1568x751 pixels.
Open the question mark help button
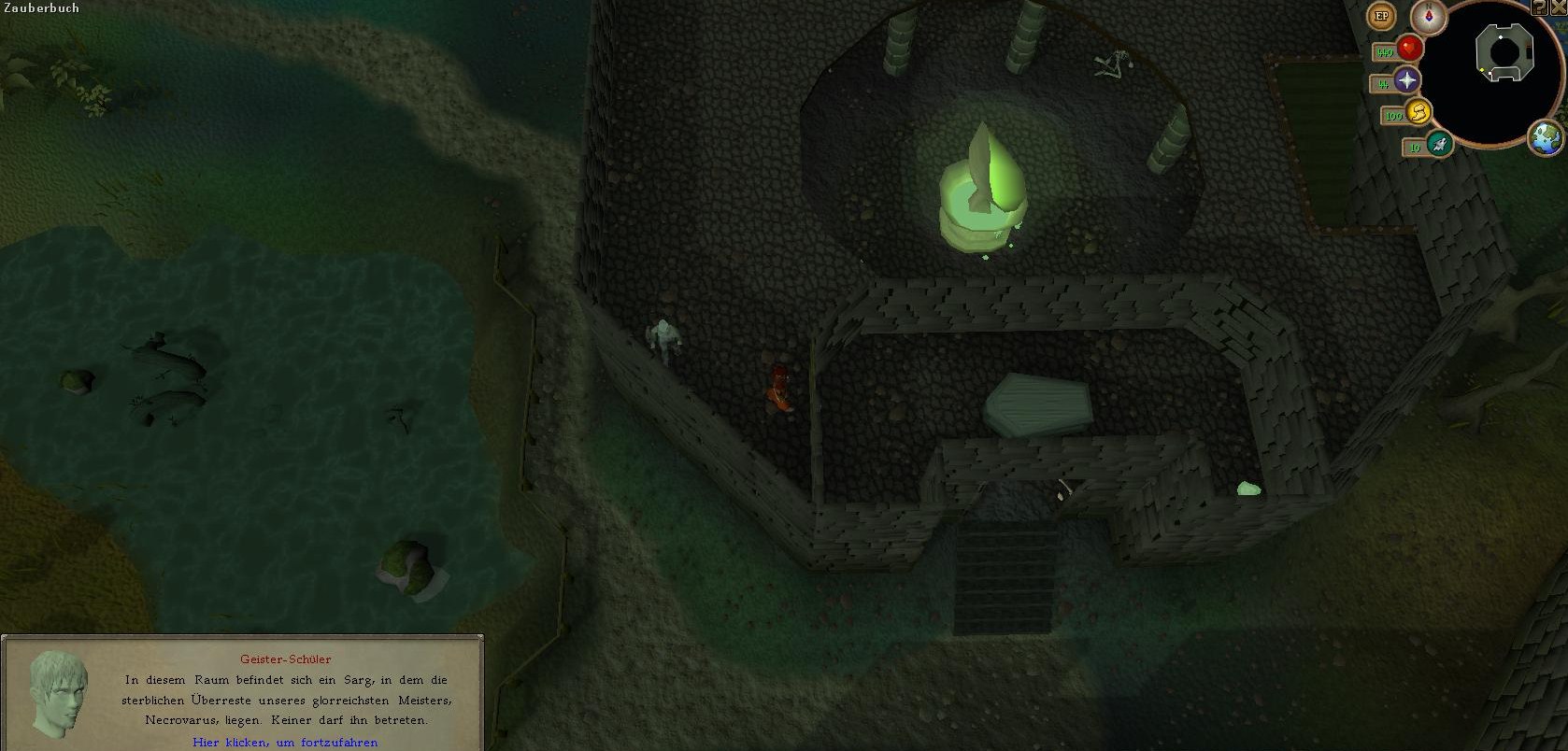(1539, 7)
